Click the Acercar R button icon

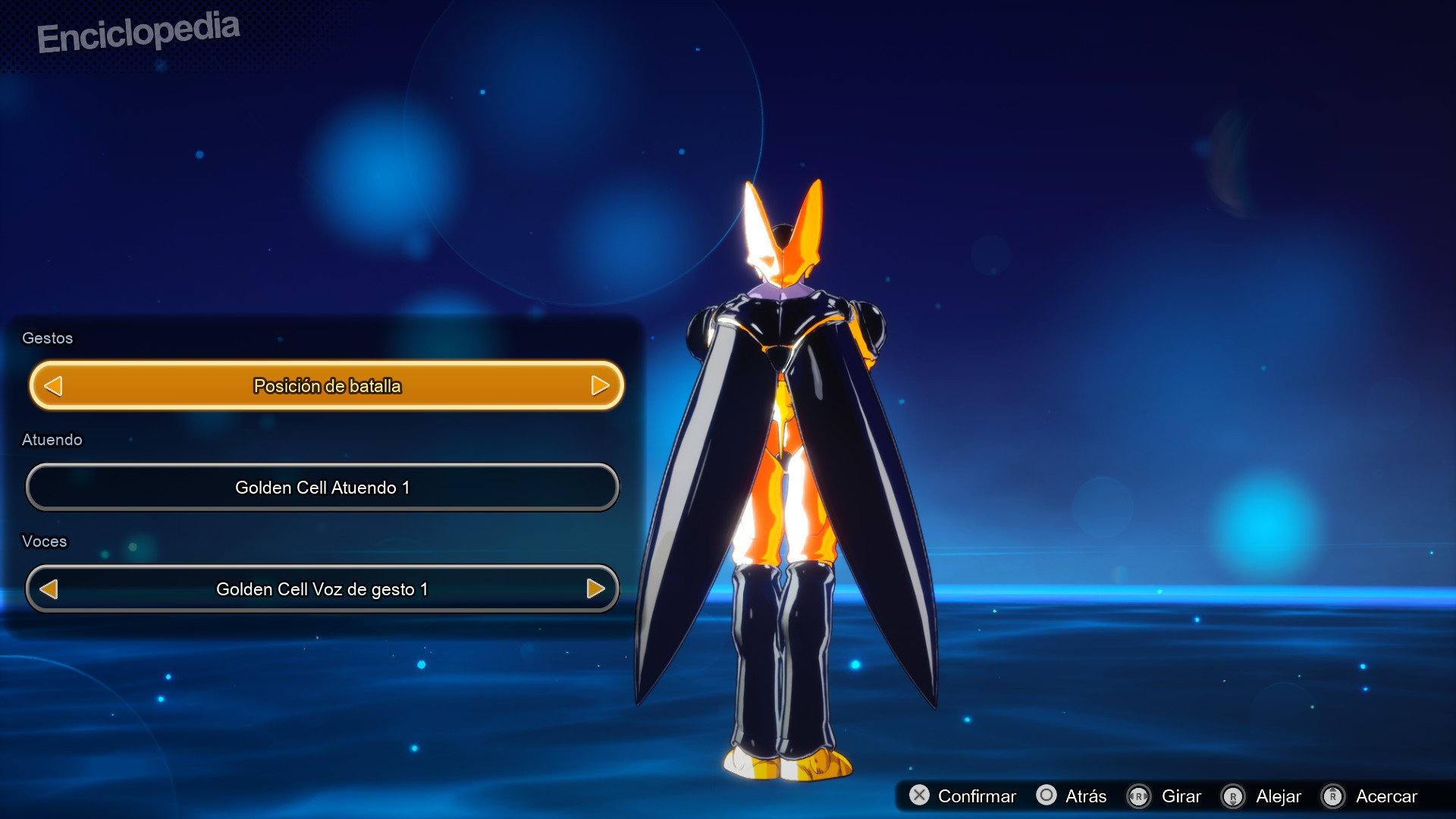tap(1332, 796)
